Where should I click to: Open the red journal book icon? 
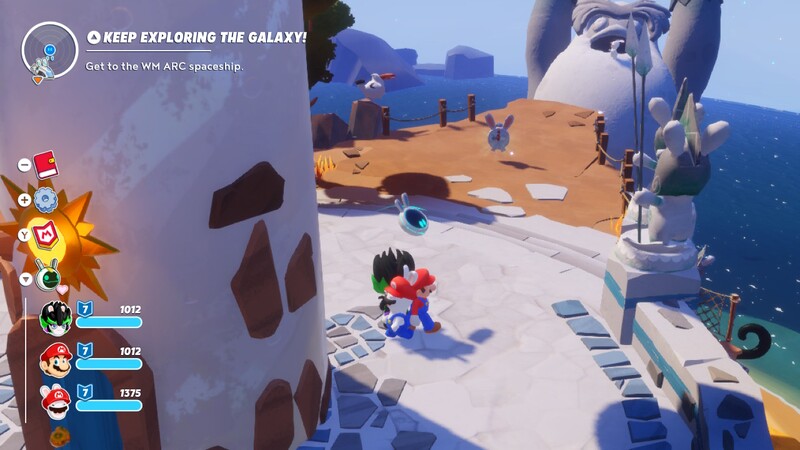click(45, 163)
